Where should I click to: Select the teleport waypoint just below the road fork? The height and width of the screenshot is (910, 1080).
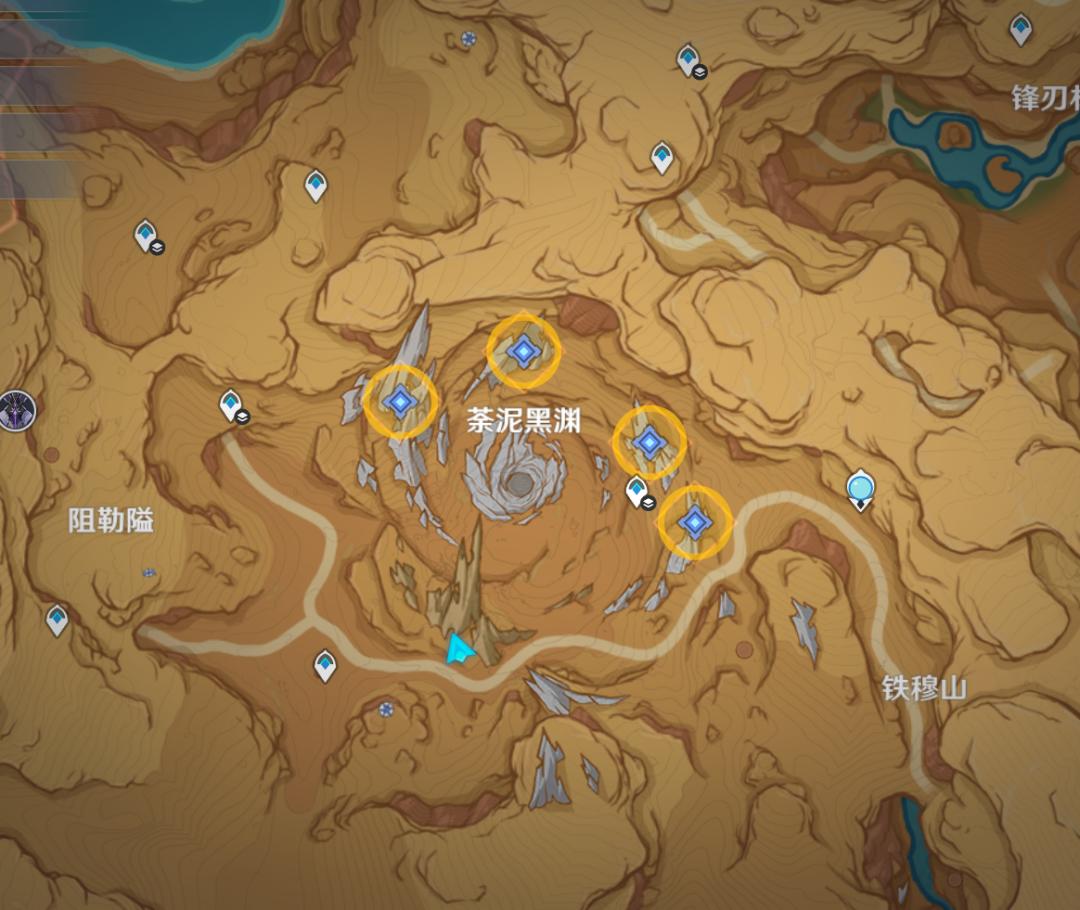point(325,664)
